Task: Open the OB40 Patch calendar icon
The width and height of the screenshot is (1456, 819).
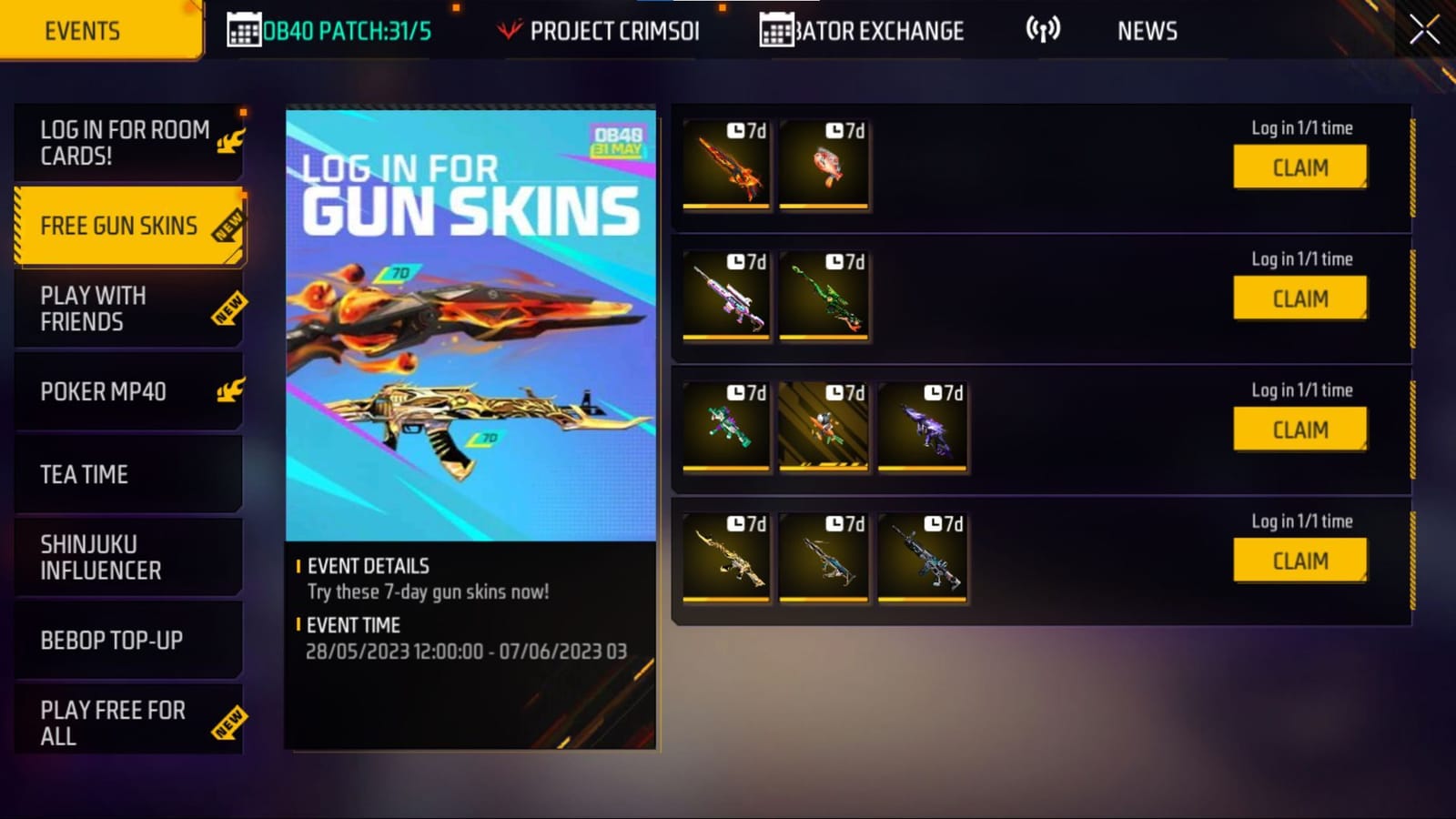Action: coord(244,30)
